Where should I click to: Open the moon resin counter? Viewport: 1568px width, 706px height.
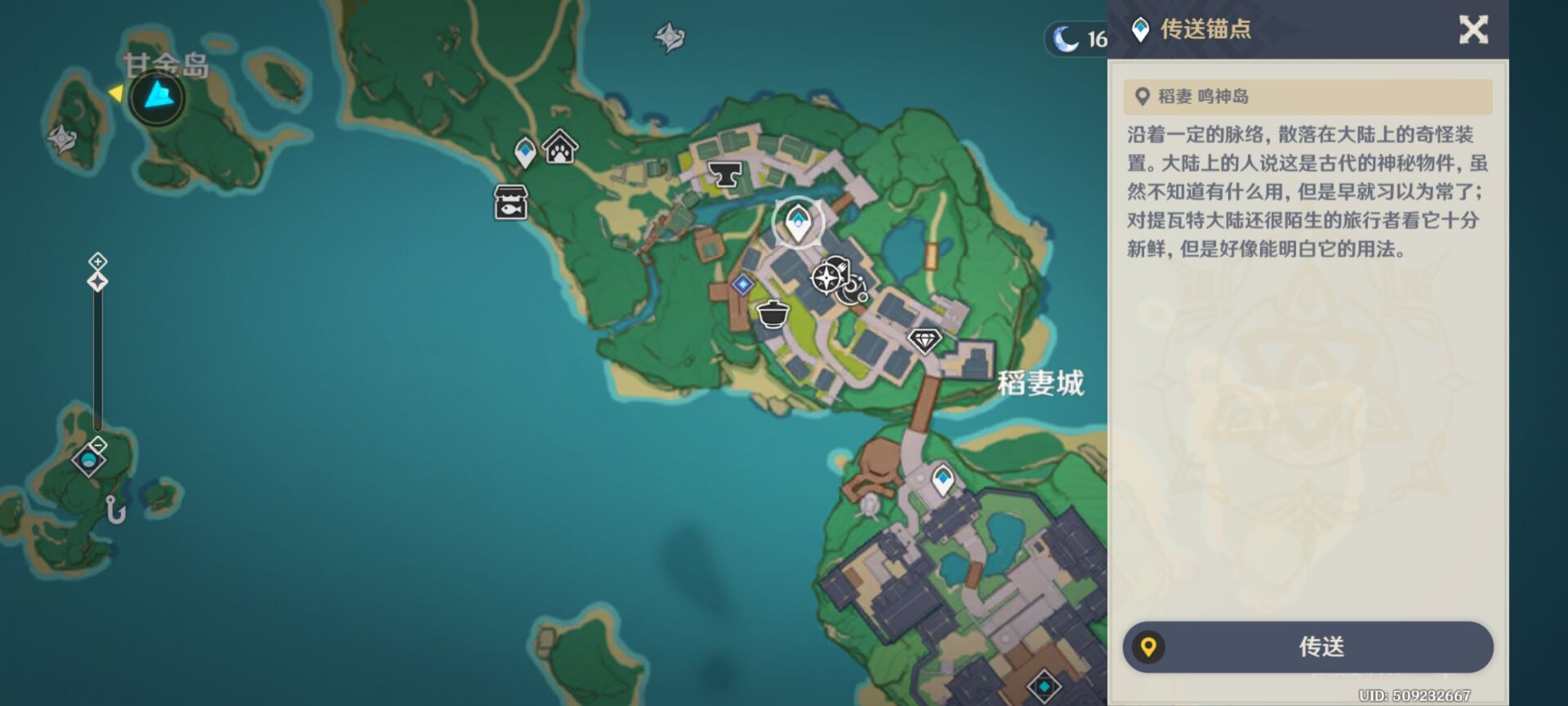(x=1078, y=38)
